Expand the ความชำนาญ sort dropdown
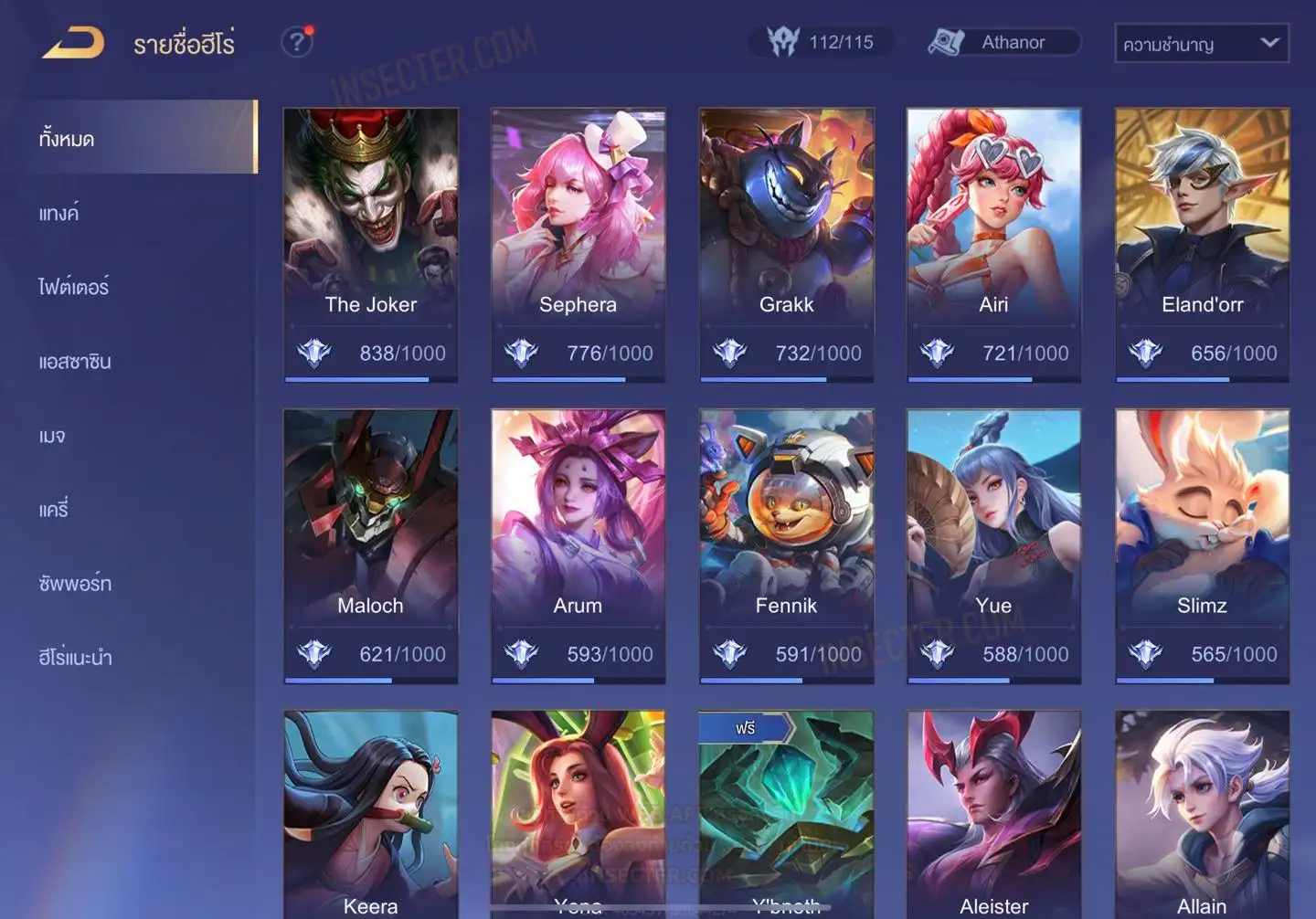The width and height of the screenshot is (1316, 919). [1201, 43]
